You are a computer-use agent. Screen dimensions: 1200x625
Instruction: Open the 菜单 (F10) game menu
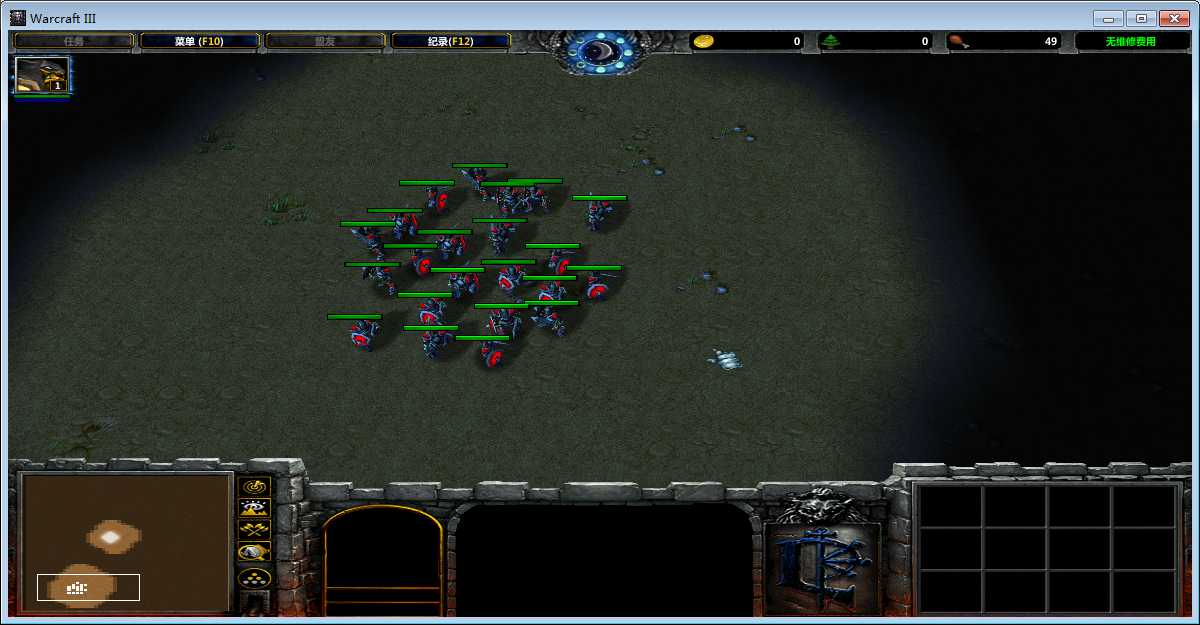[199, 41]
